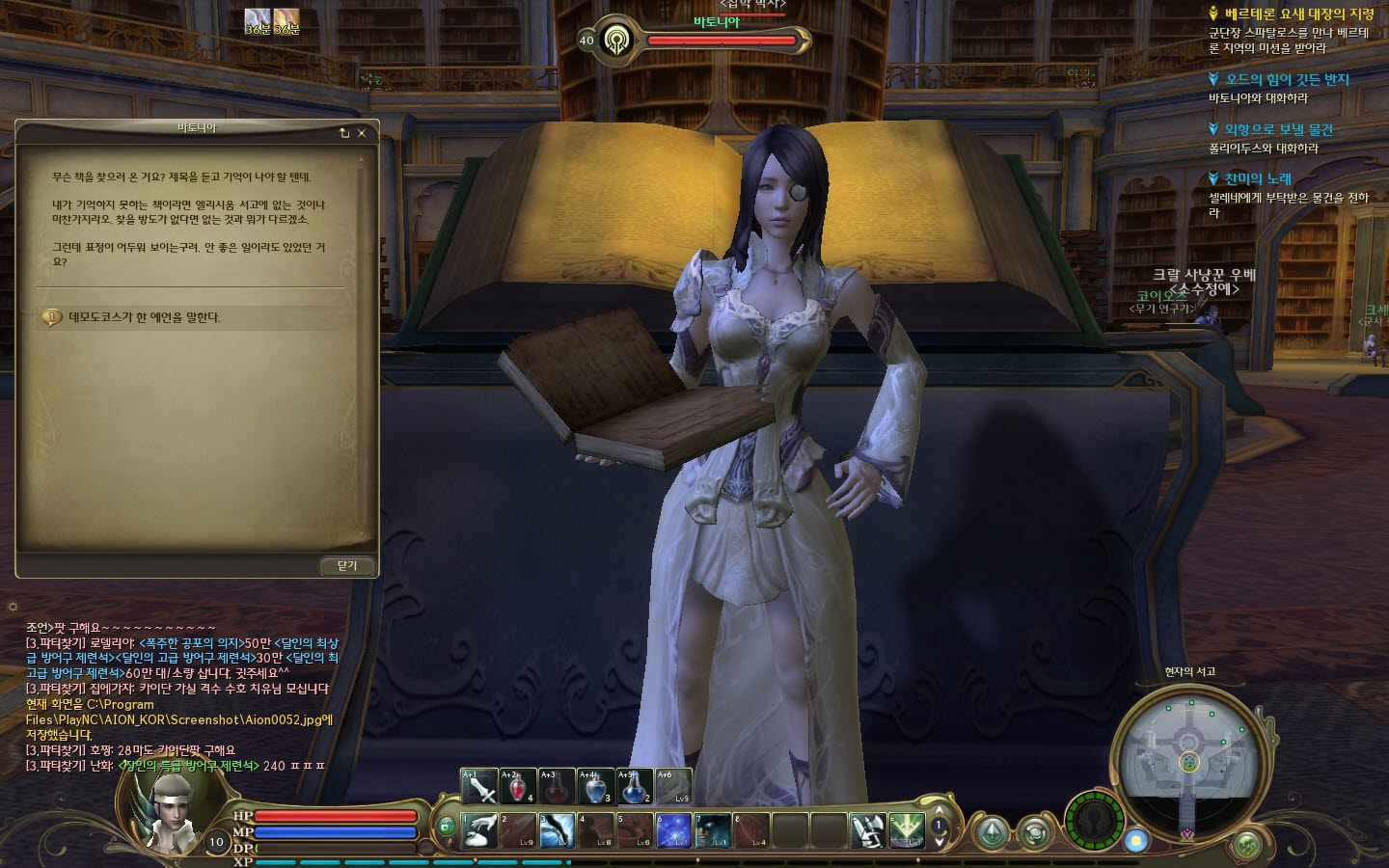Image resolution: width=1389 pixels, height=868 pixels.
Task: Close the 바토니아 dialogue window with the X
Action: 362,133
